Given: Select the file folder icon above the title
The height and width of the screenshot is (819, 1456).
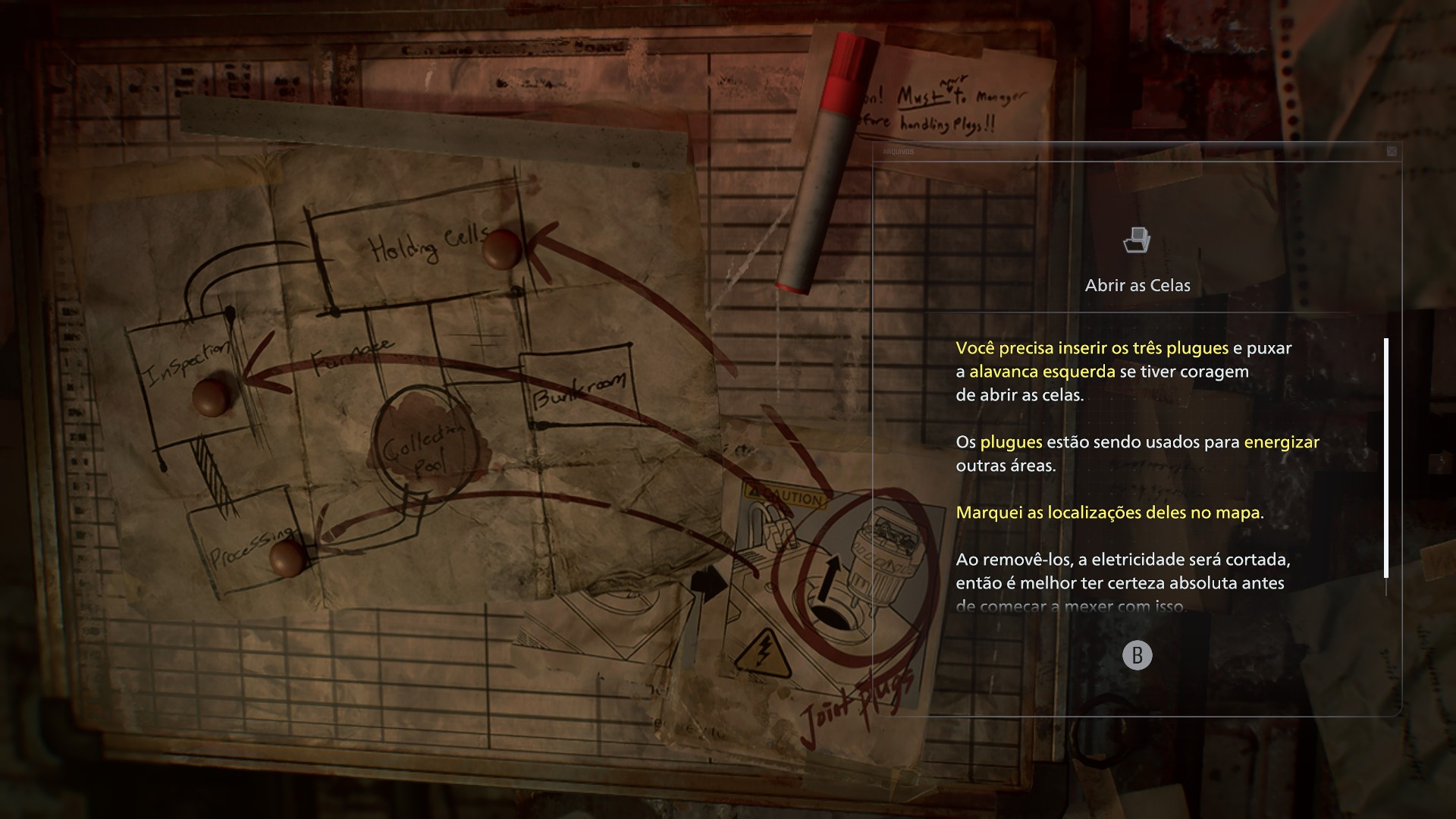Looking at the screenshot, I should click(1137, 240).
